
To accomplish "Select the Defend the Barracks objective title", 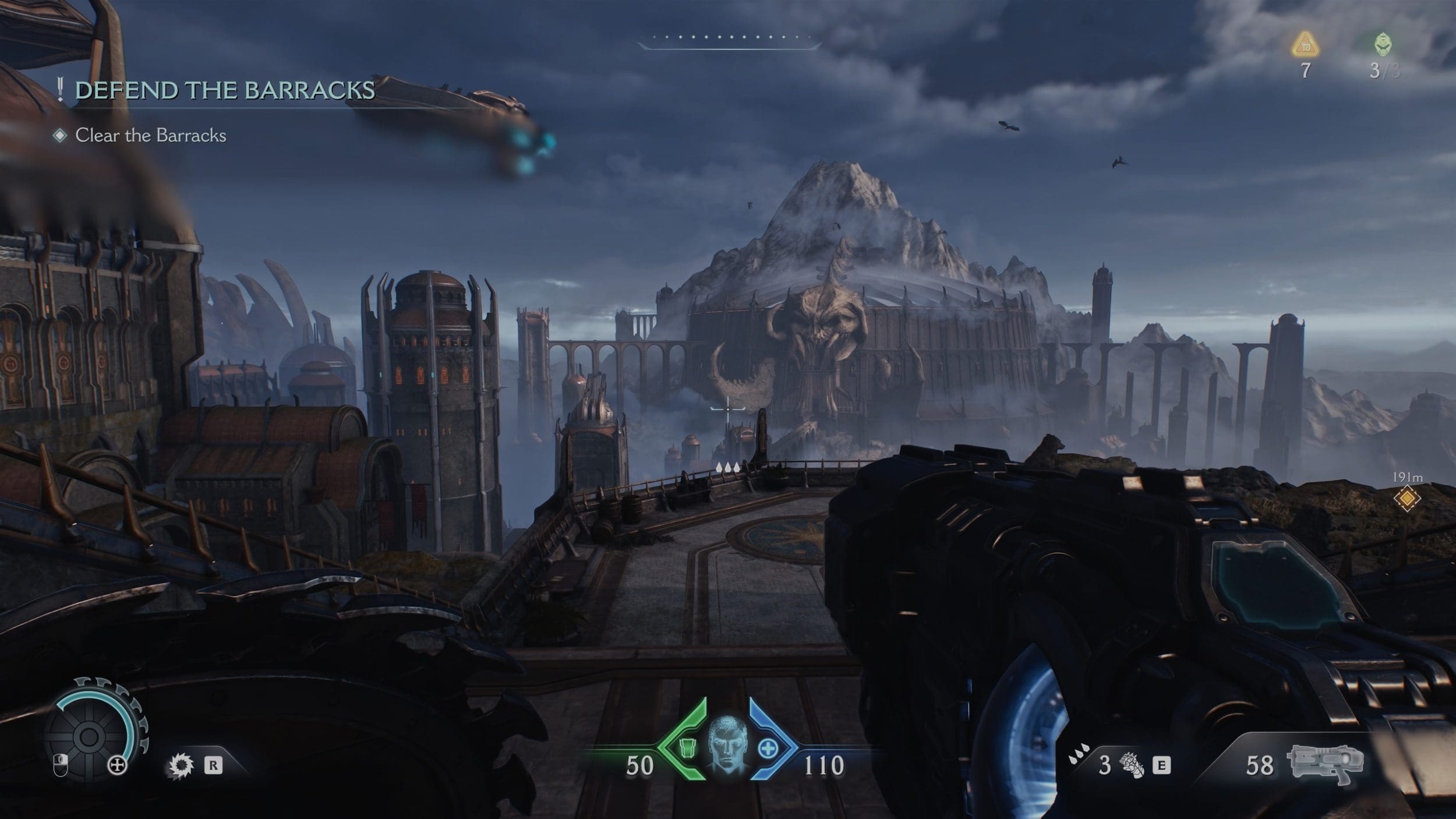I will click(x=225, y=90).
